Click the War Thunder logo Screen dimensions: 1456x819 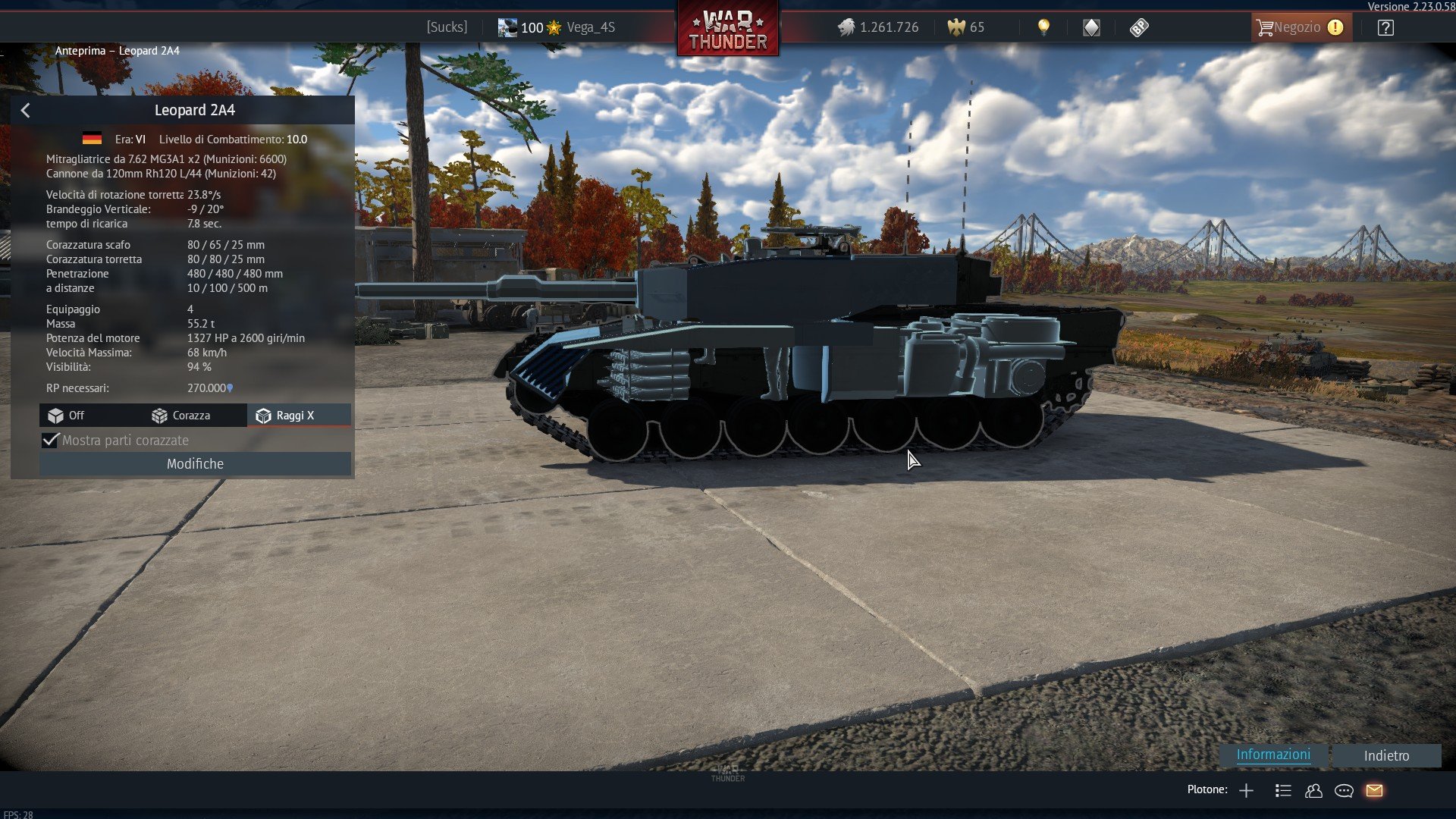(728, 30)
